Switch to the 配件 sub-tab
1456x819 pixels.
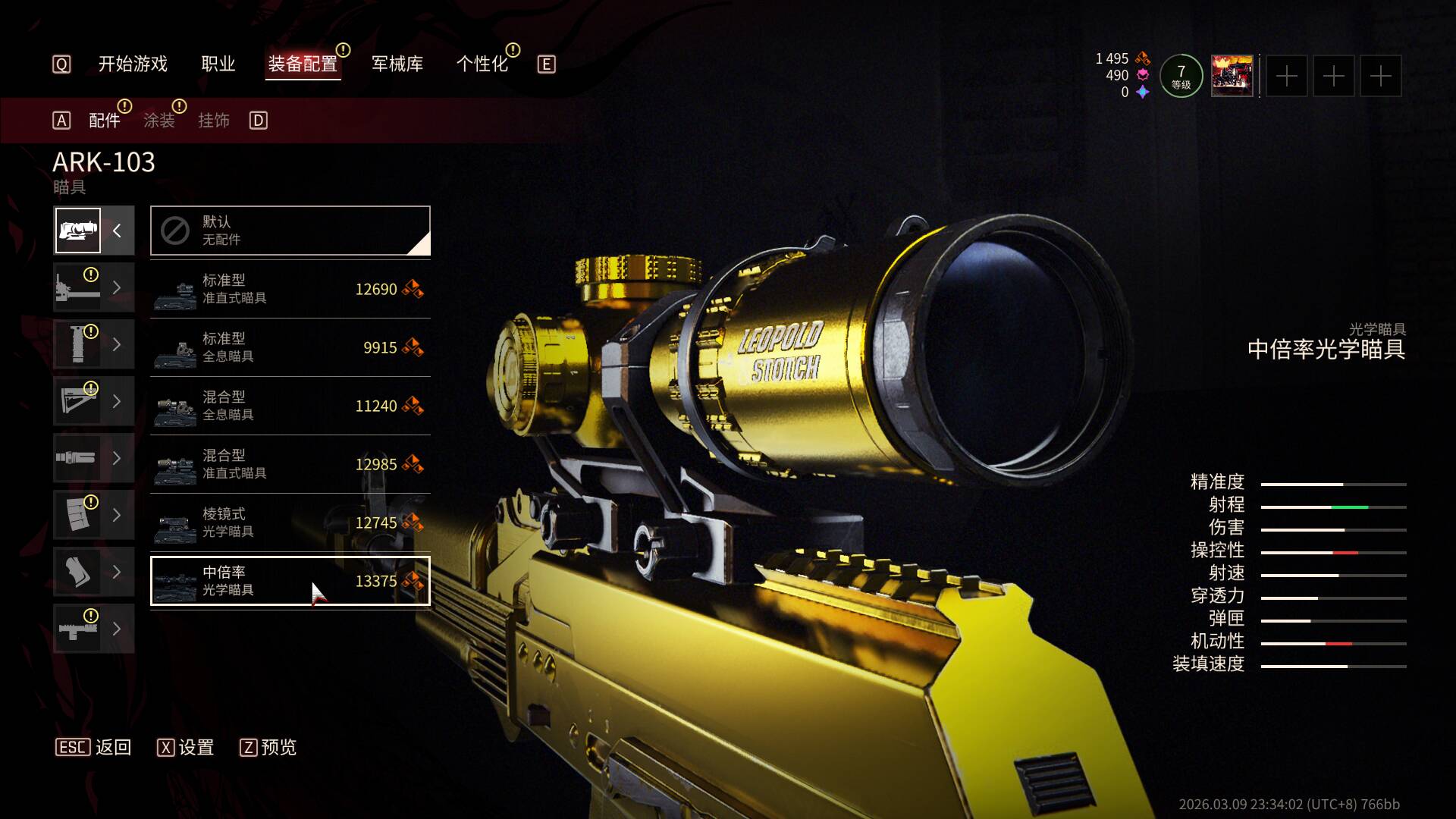105,121
